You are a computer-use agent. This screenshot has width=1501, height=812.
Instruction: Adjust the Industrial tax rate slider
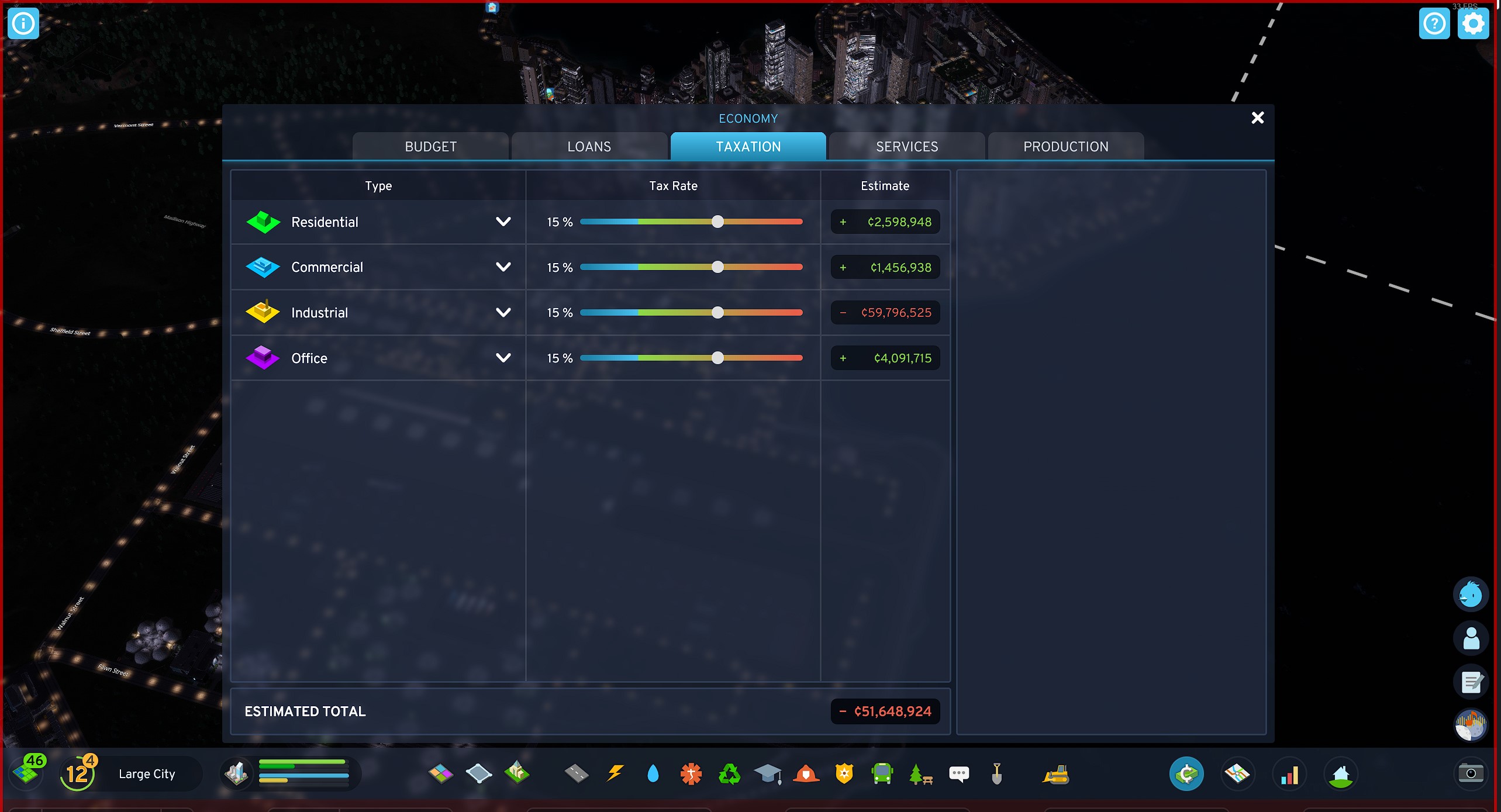pos(717,312)
